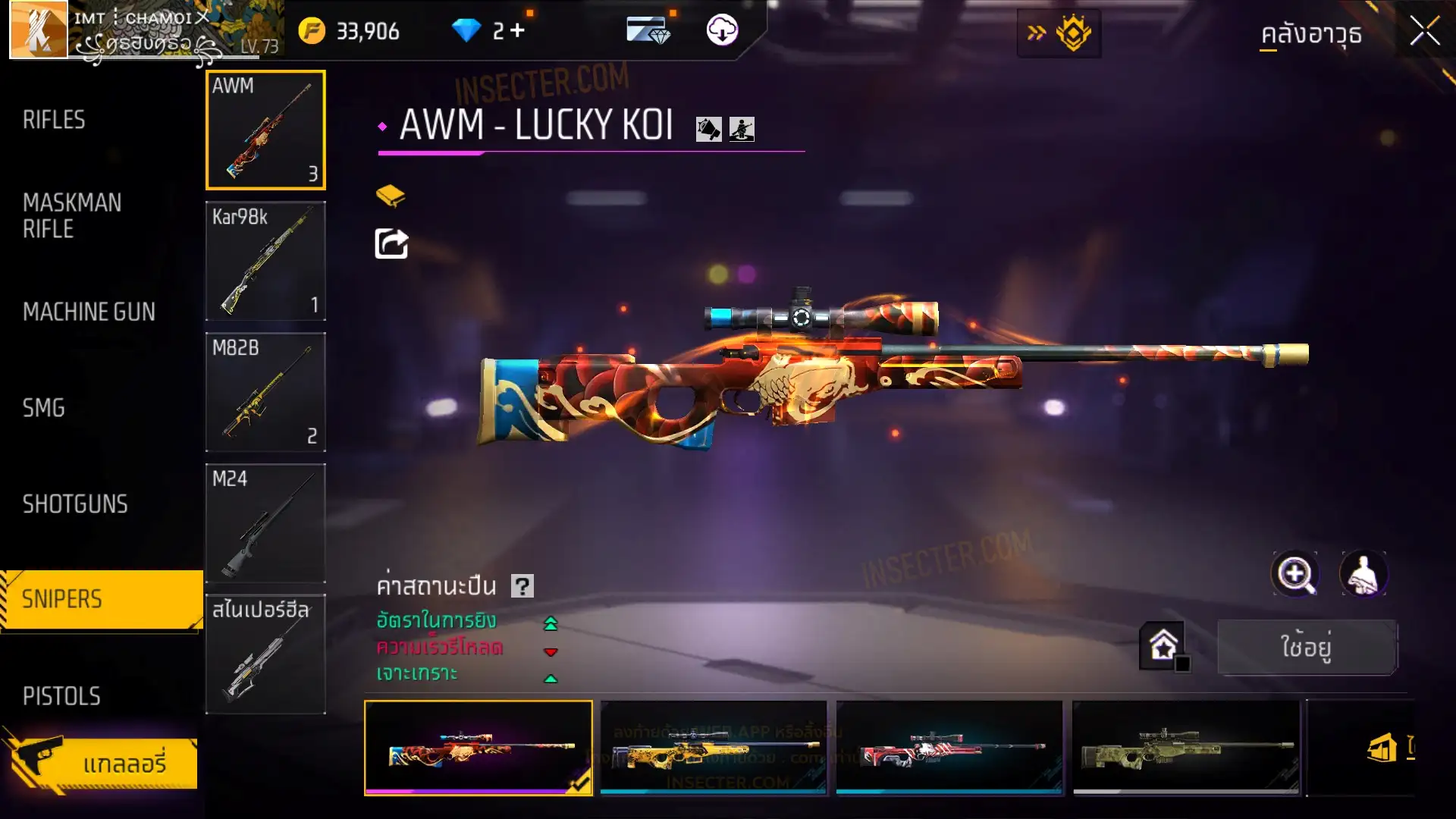
Task: Switch to the RIFLES category
Action: (54, 120)
